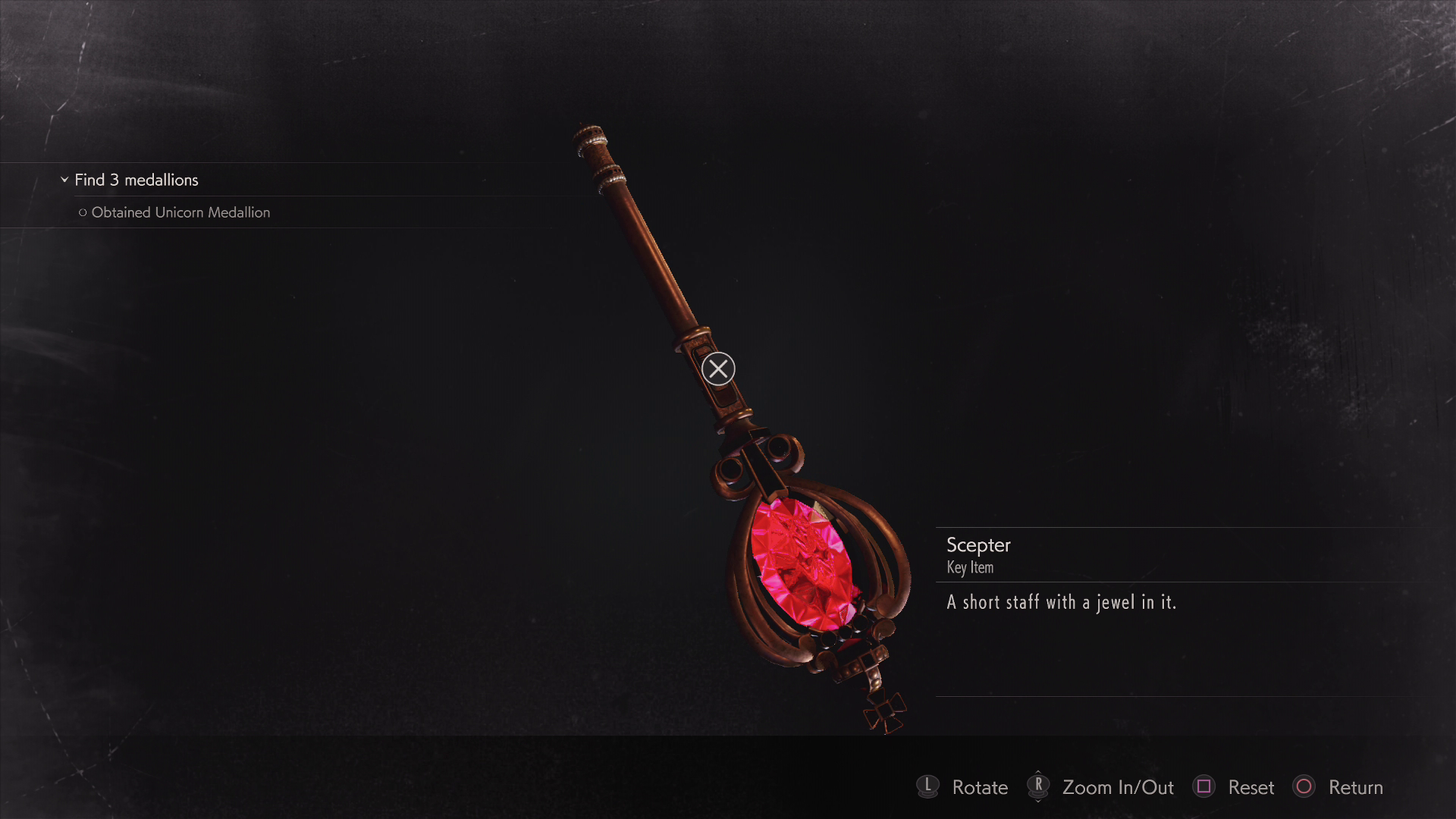This screenshot has height=819, width=1456.
Task: Click the chevron next to Find 3 medallions
Action: (x=64, y=180)
